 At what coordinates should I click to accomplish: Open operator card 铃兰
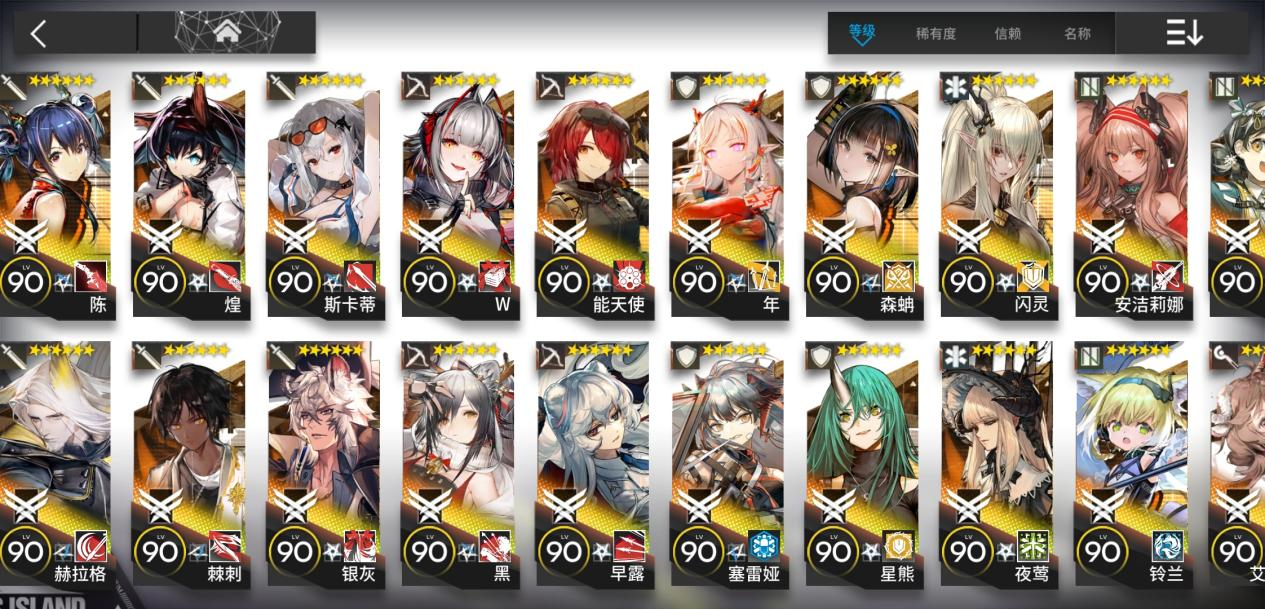[x=1130, y=460]
